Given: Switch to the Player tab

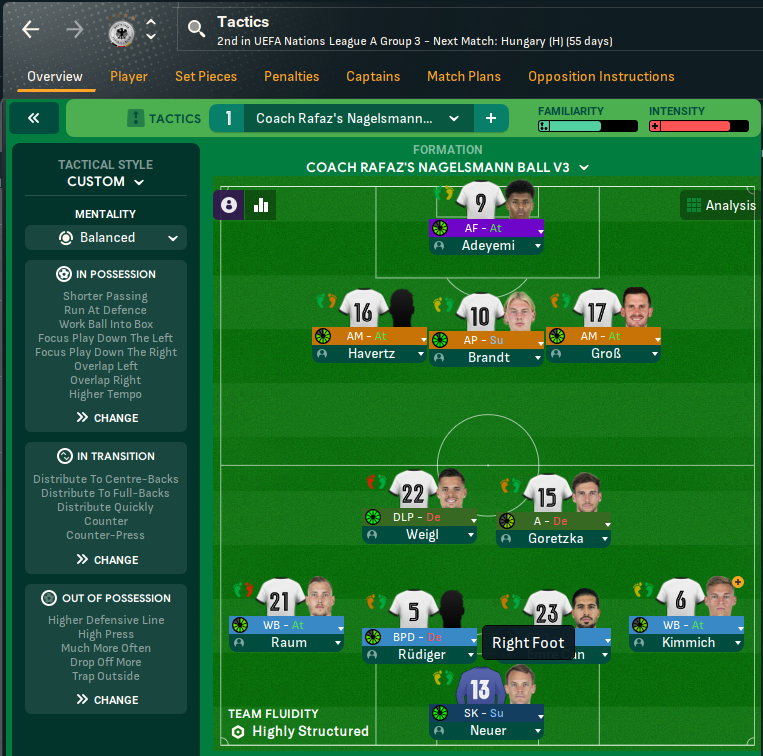Looking at the screenshot, I should pos(129,76).
